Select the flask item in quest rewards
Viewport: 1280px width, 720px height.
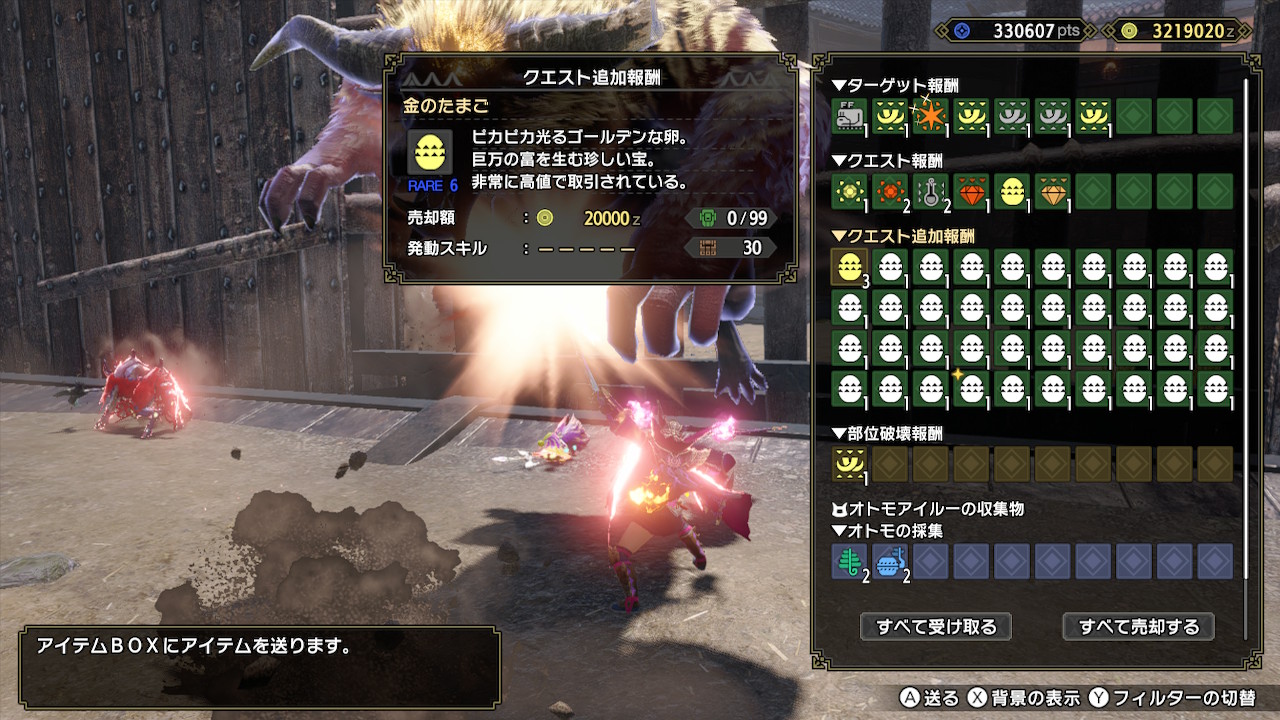pyautogui.click(x=930, y=190)
